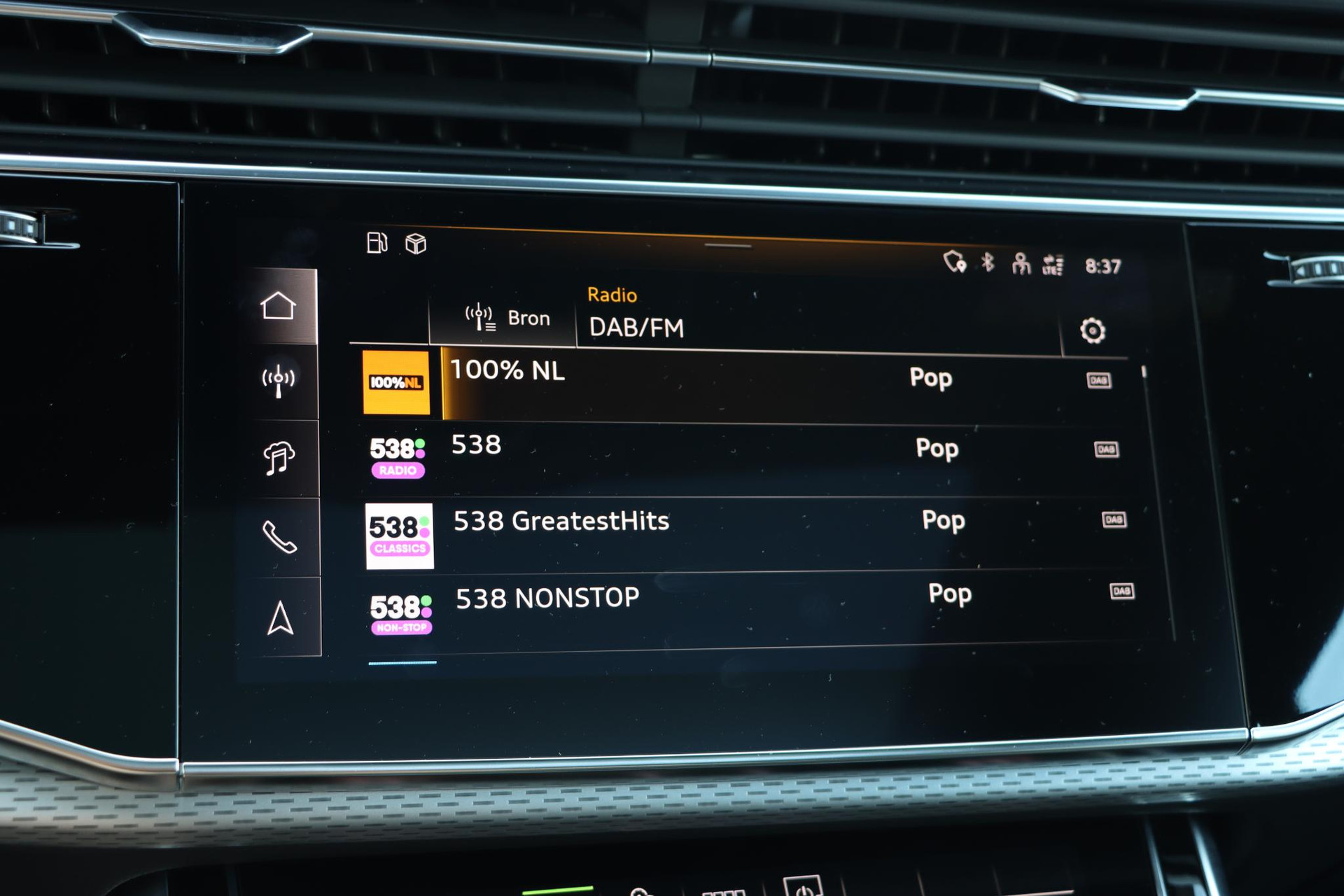Tap the fuel pump status icon
This screenshot has height=896, width=1344.
click(377, 243)
